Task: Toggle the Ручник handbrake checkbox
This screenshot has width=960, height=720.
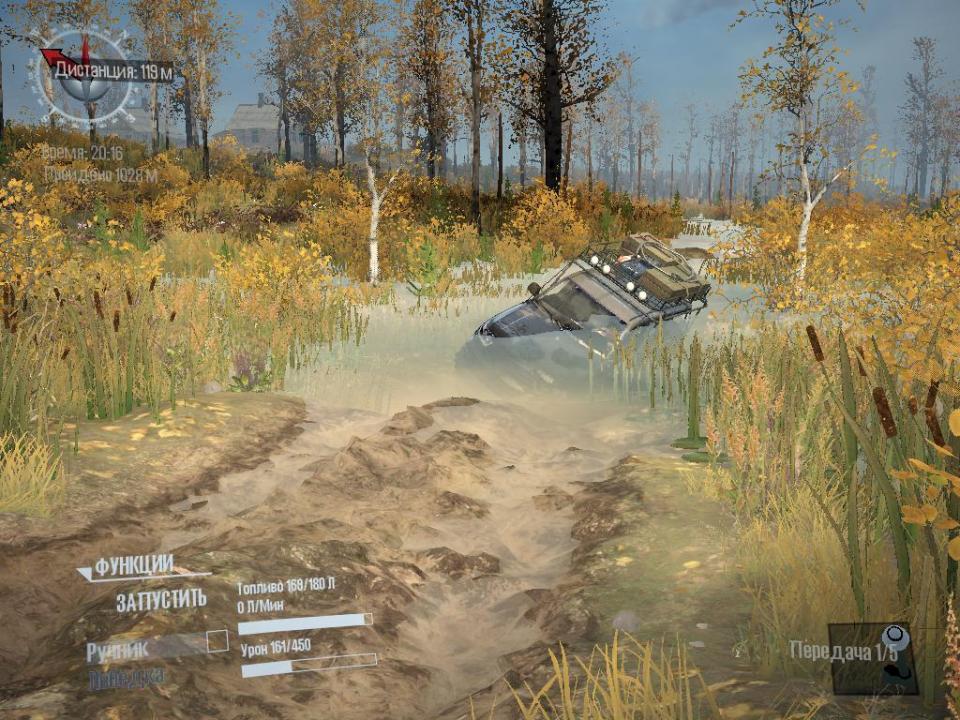Action: (x=217, y=642)
